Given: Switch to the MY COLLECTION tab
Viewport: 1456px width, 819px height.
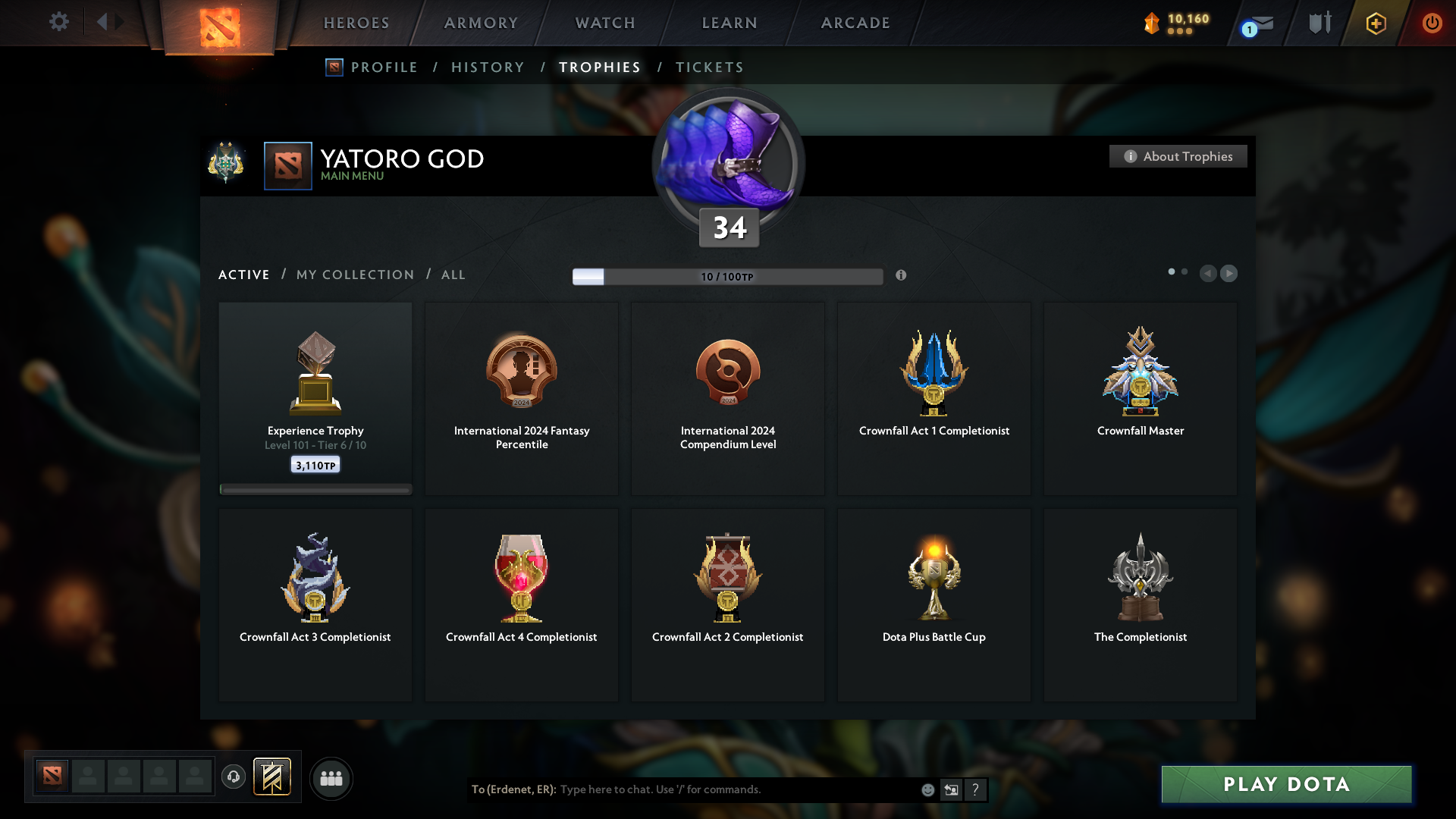Looking at the screenshot, I should tap(354, 275).
